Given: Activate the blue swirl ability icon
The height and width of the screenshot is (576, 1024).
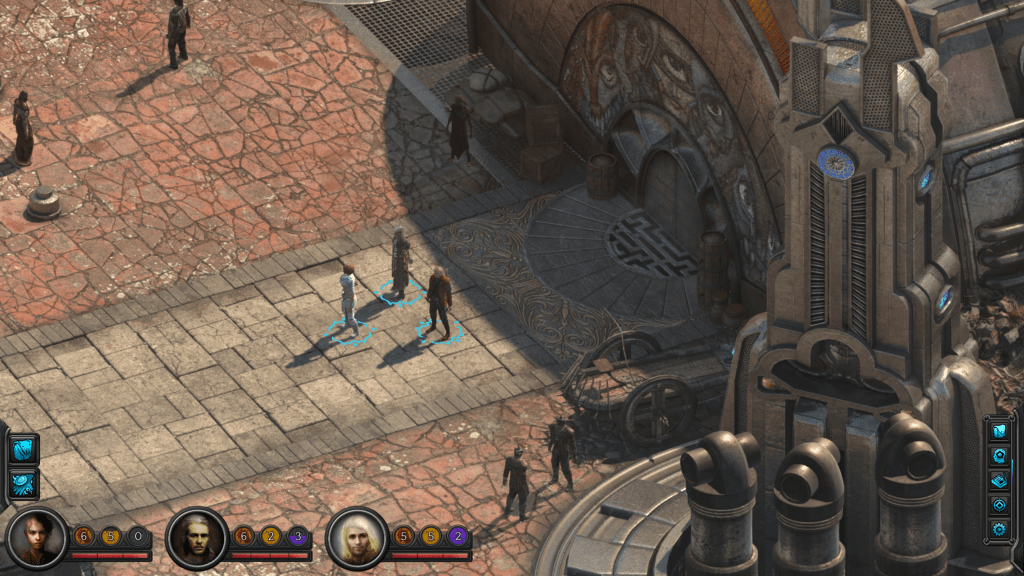Looking at the screenshot, I should point(23,484).
